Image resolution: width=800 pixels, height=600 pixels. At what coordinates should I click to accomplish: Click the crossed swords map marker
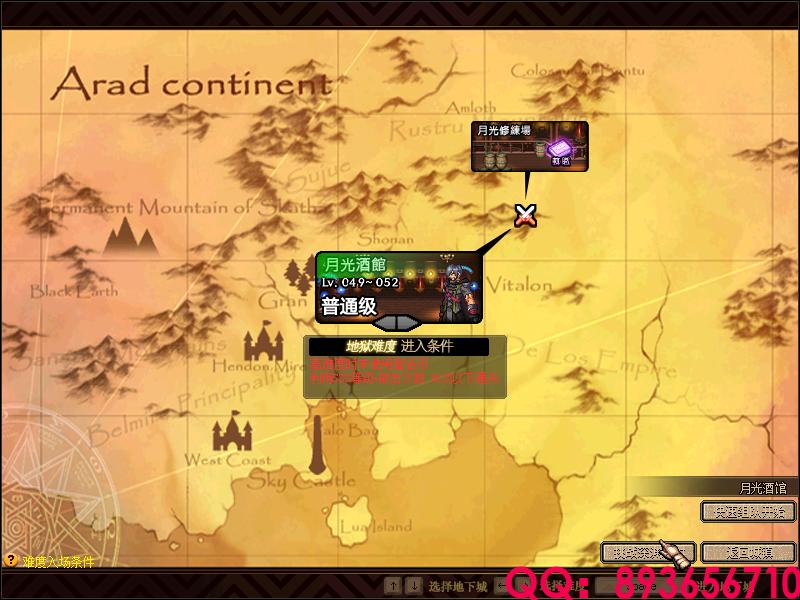pos(525,214)
